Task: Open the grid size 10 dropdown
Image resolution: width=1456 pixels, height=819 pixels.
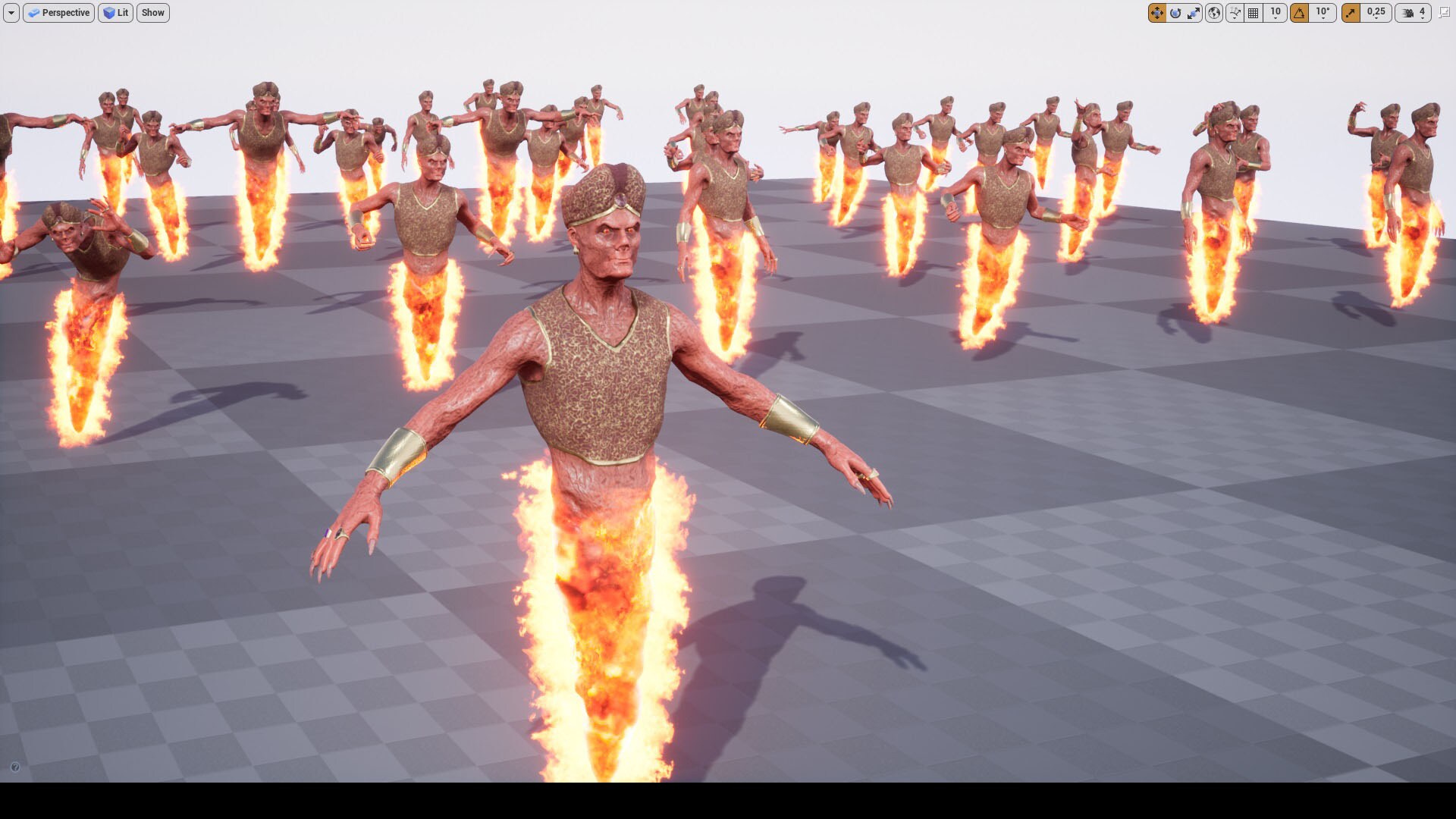Action: click(1276, 13)
